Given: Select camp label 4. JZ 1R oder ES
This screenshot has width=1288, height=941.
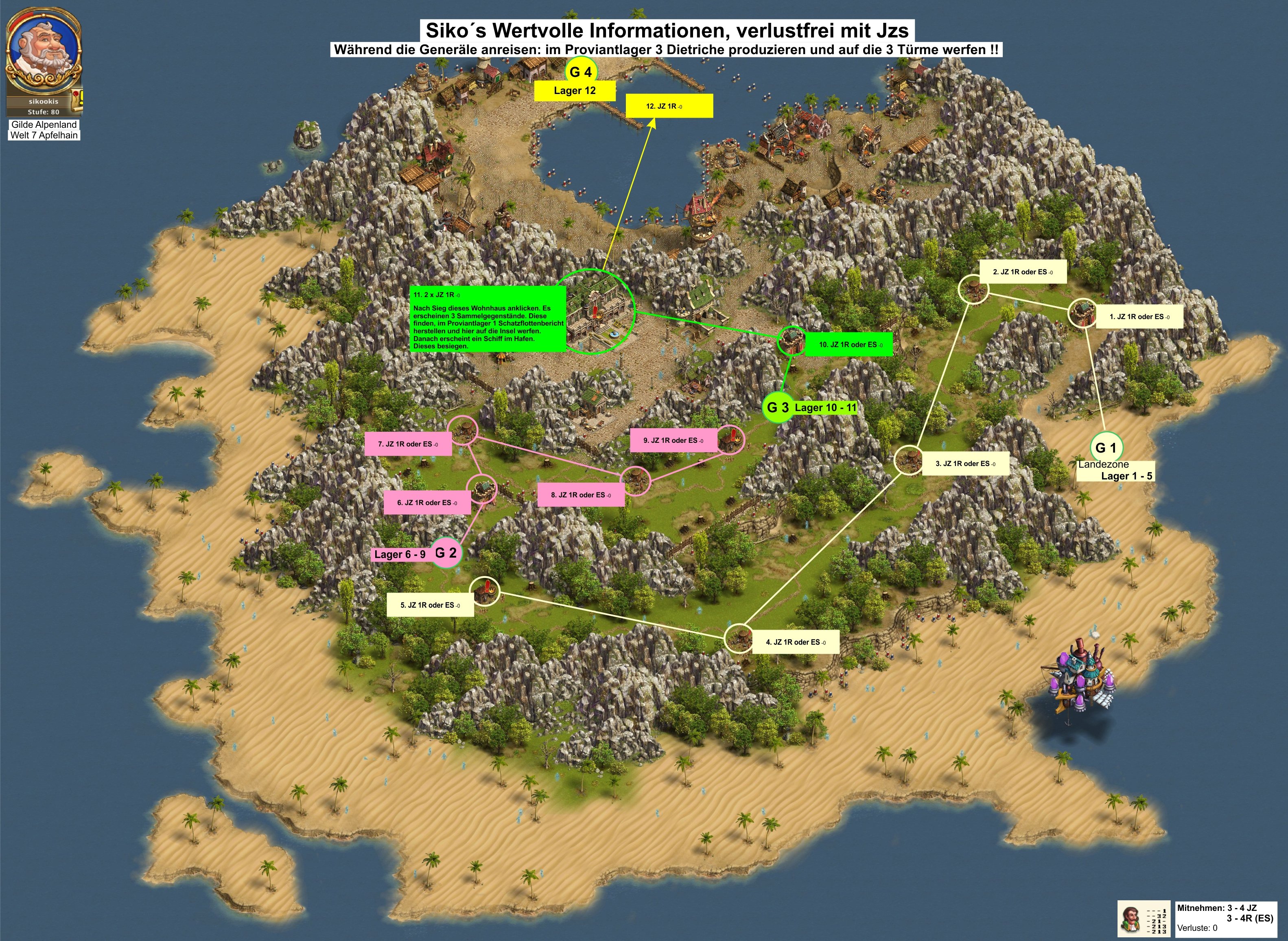Looking at the screenshot, I should click(x=796, y=642).
